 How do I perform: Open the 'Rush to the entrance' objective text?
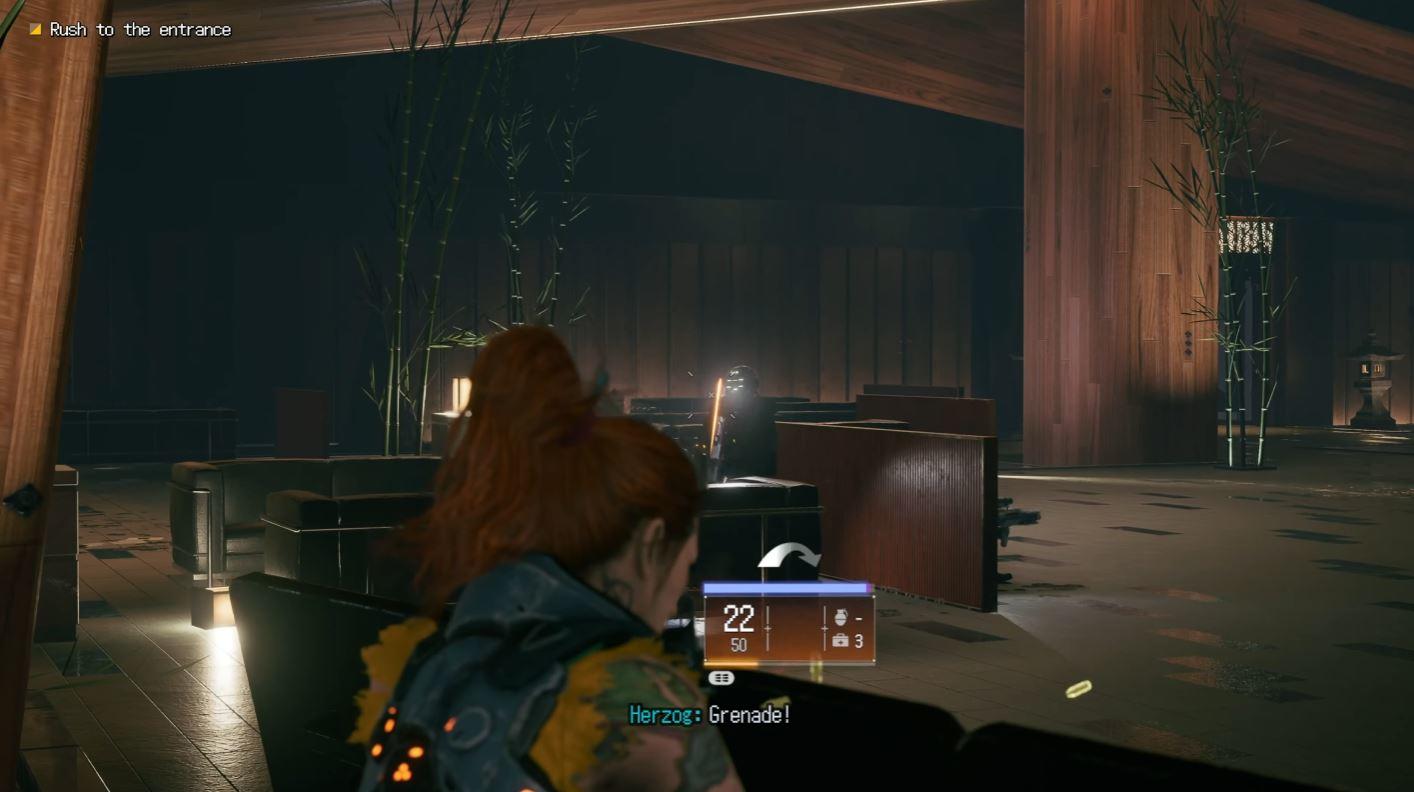coord(140,29)
